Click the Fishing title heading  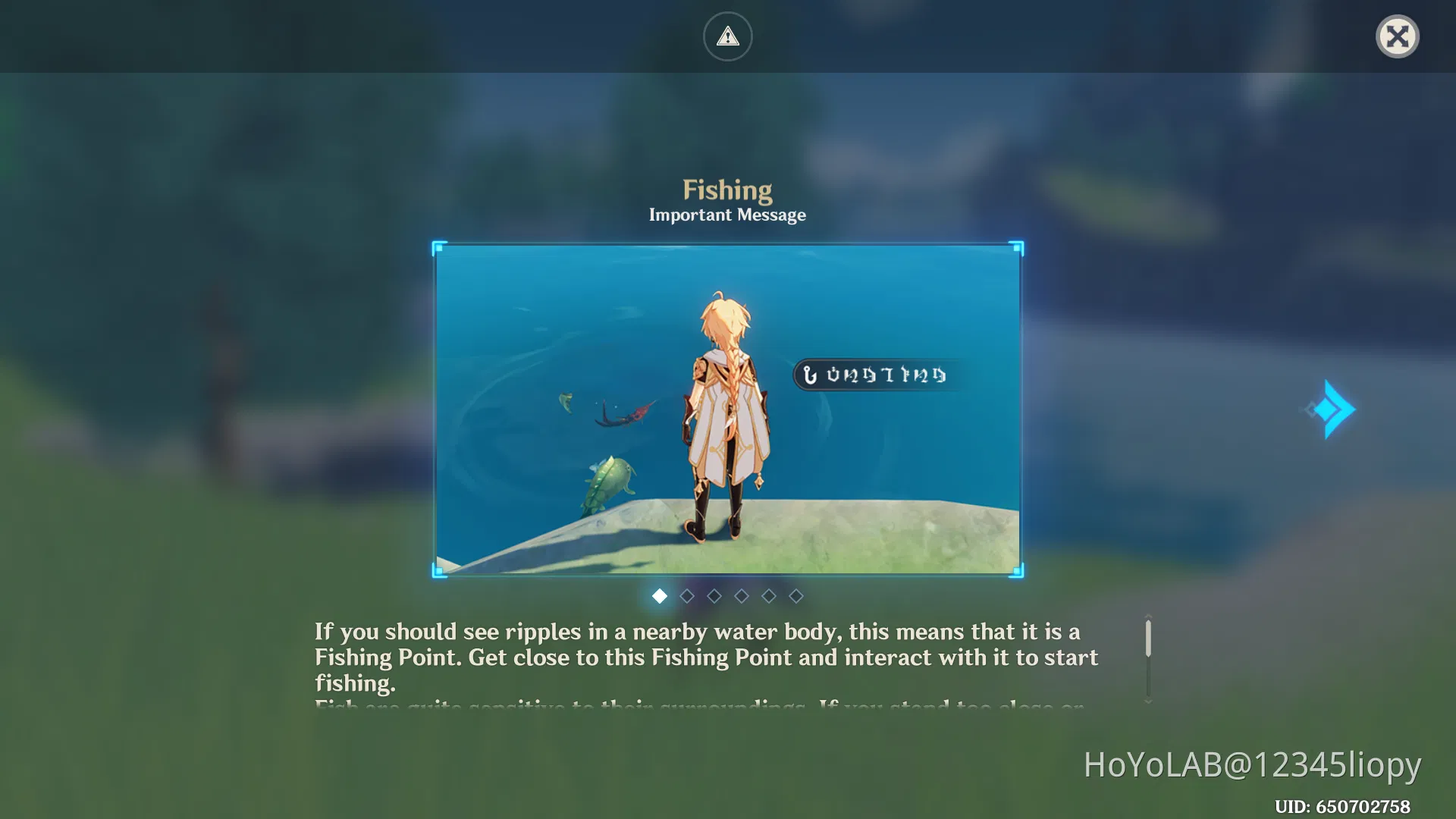[727, 190]
